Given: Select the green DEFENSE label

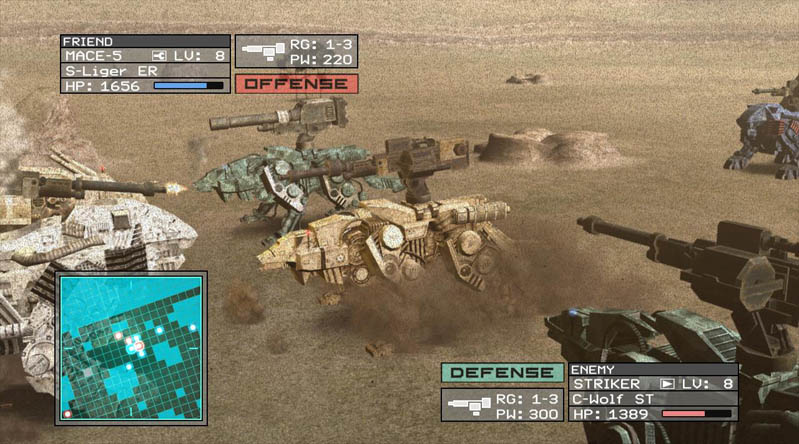Looking at the screenshot, I should [x=502, y=373].
